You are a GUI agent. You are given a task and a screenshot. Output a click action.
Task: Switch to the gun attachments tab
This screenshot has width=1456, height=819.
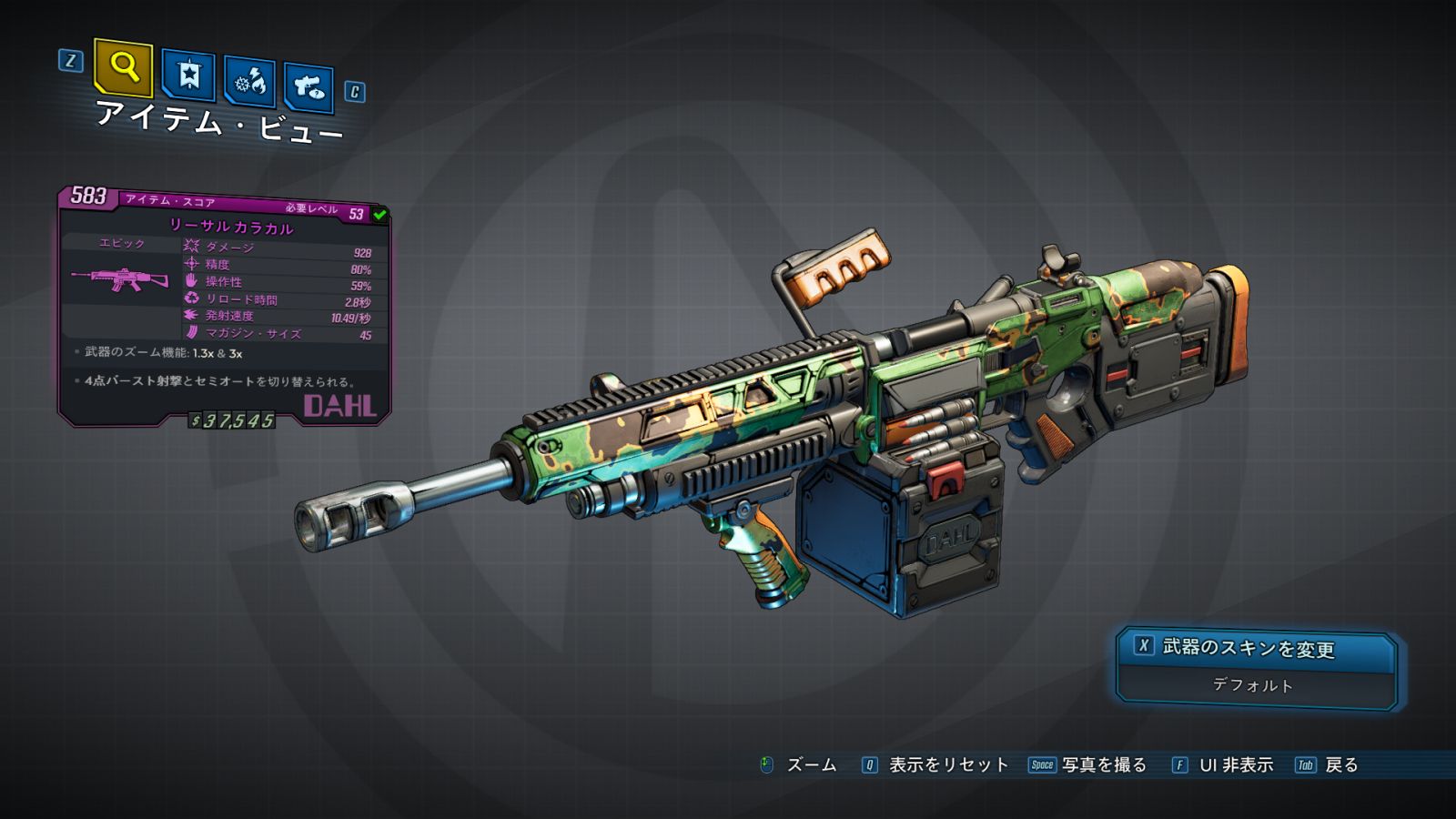pos(308,87)
